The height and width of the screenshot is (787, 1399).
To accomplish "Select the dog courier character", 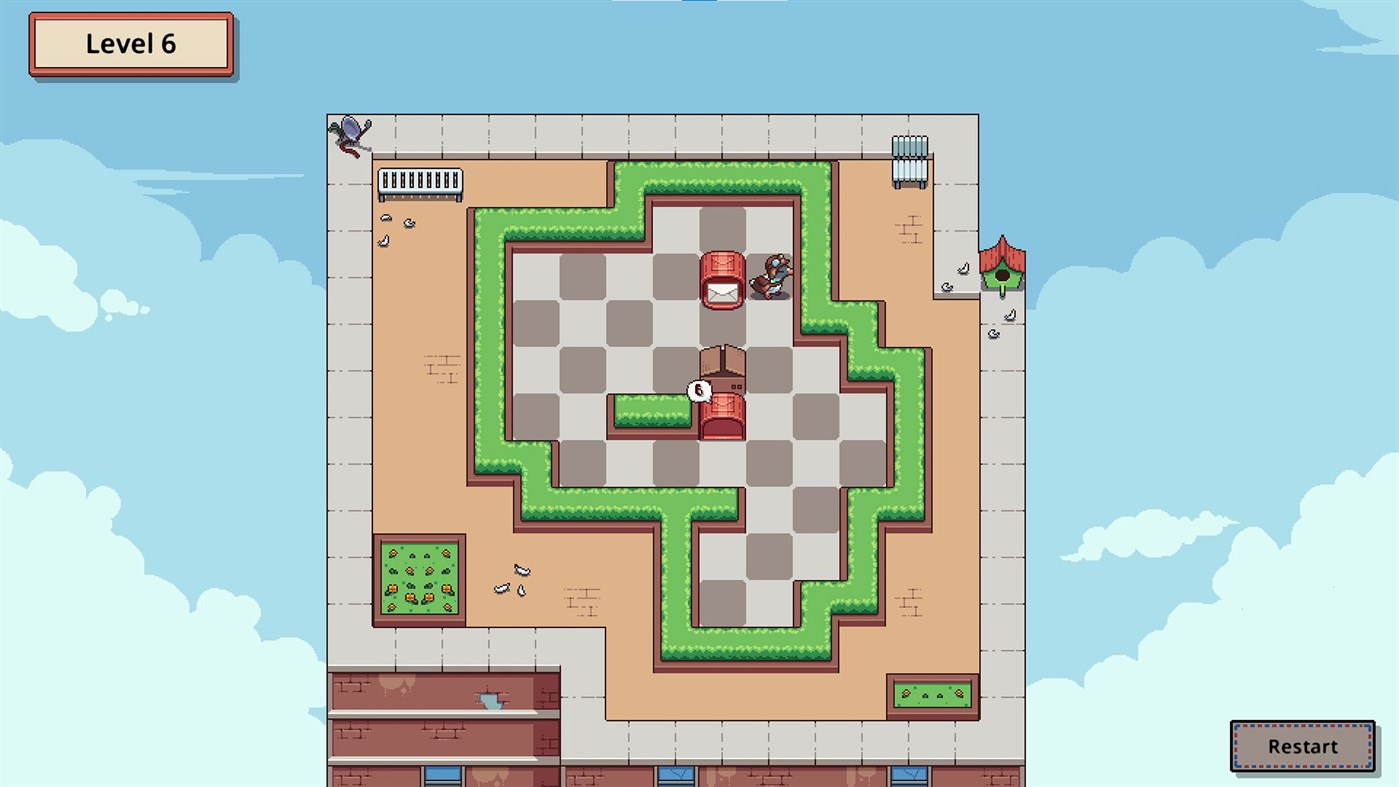I will [x=770, y=275].
